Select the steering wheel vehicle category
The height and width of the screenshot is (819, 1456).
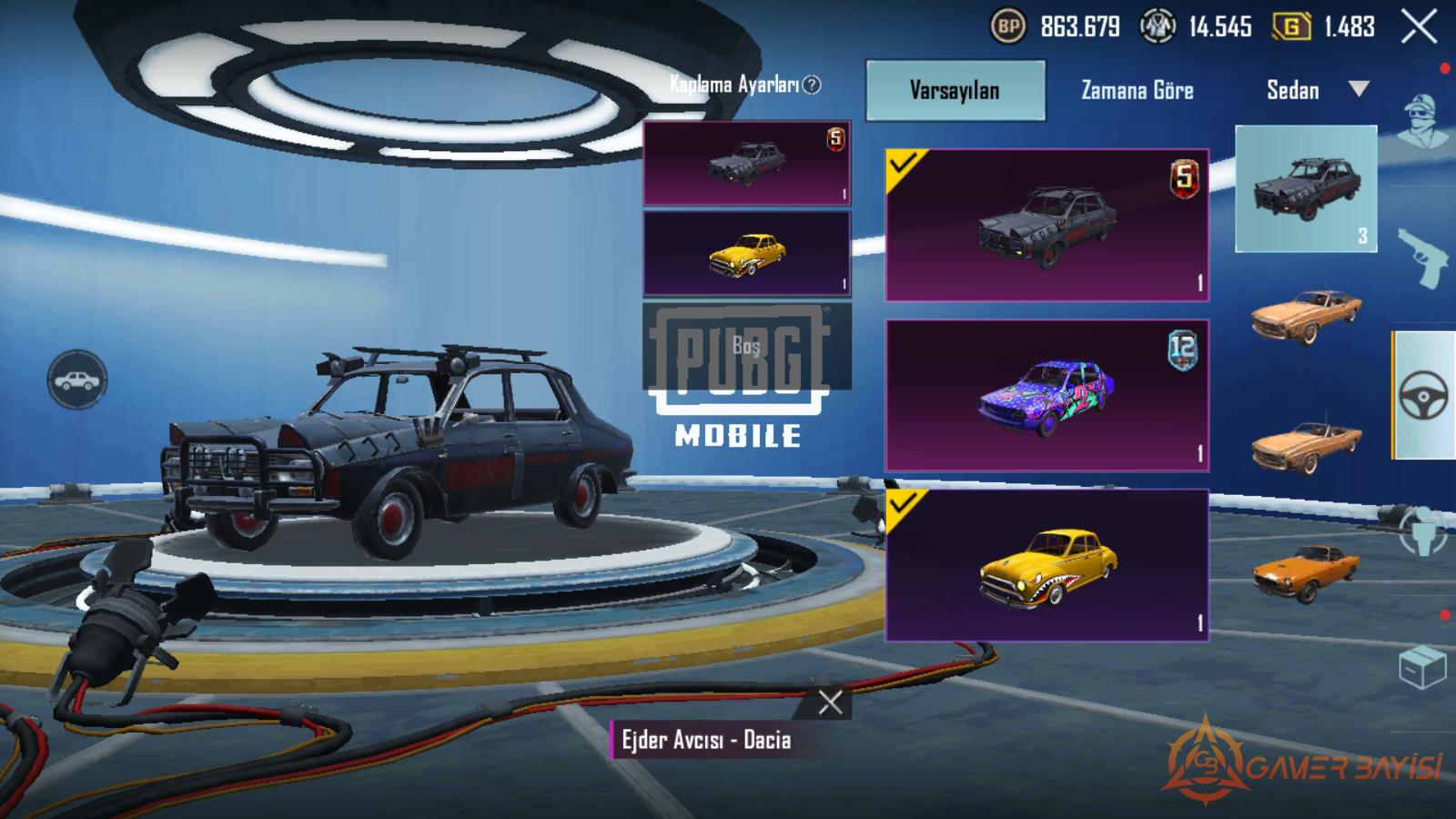click(1423, 395)
